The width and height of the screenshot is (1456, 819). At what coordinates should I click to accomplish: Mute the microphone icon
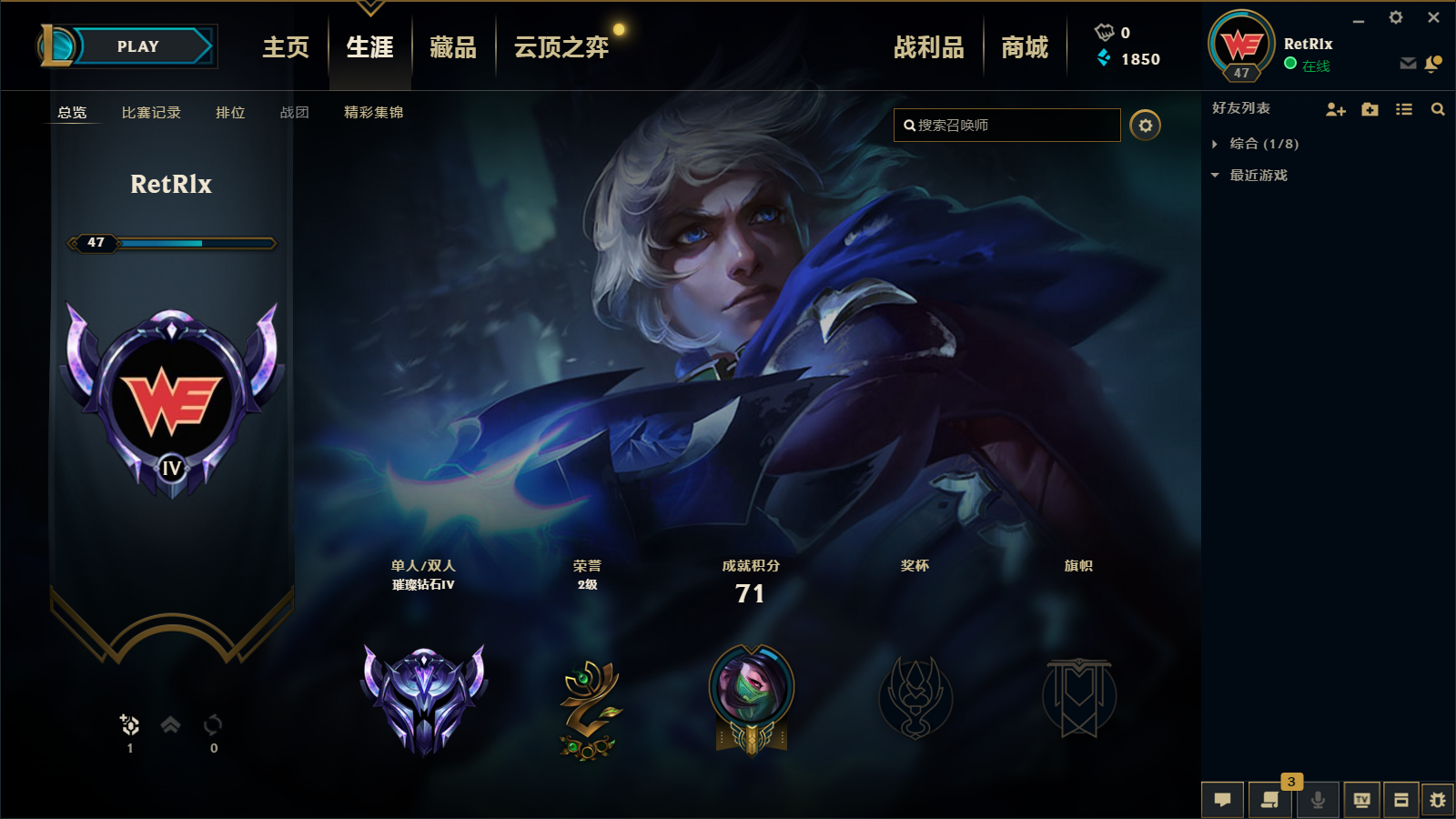(1317, 800)
